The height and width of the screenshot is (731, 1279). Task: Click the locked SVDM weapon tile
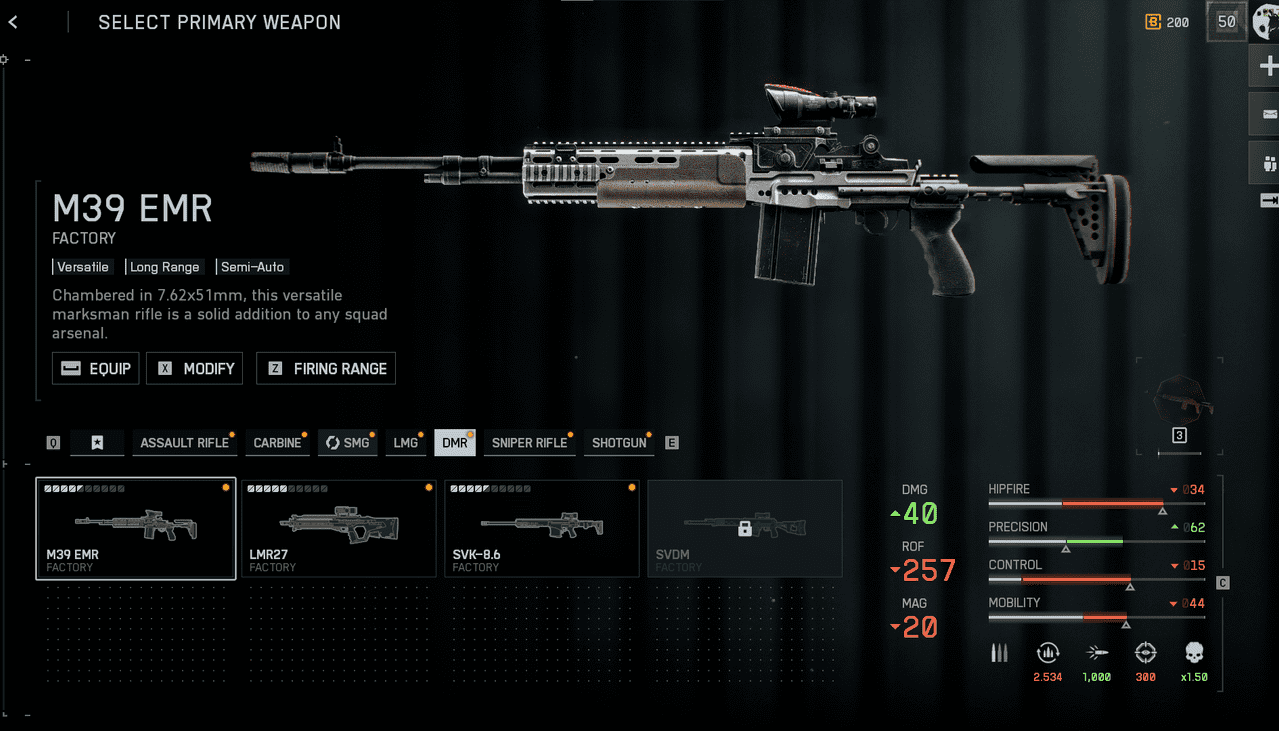tap(745, 528)
